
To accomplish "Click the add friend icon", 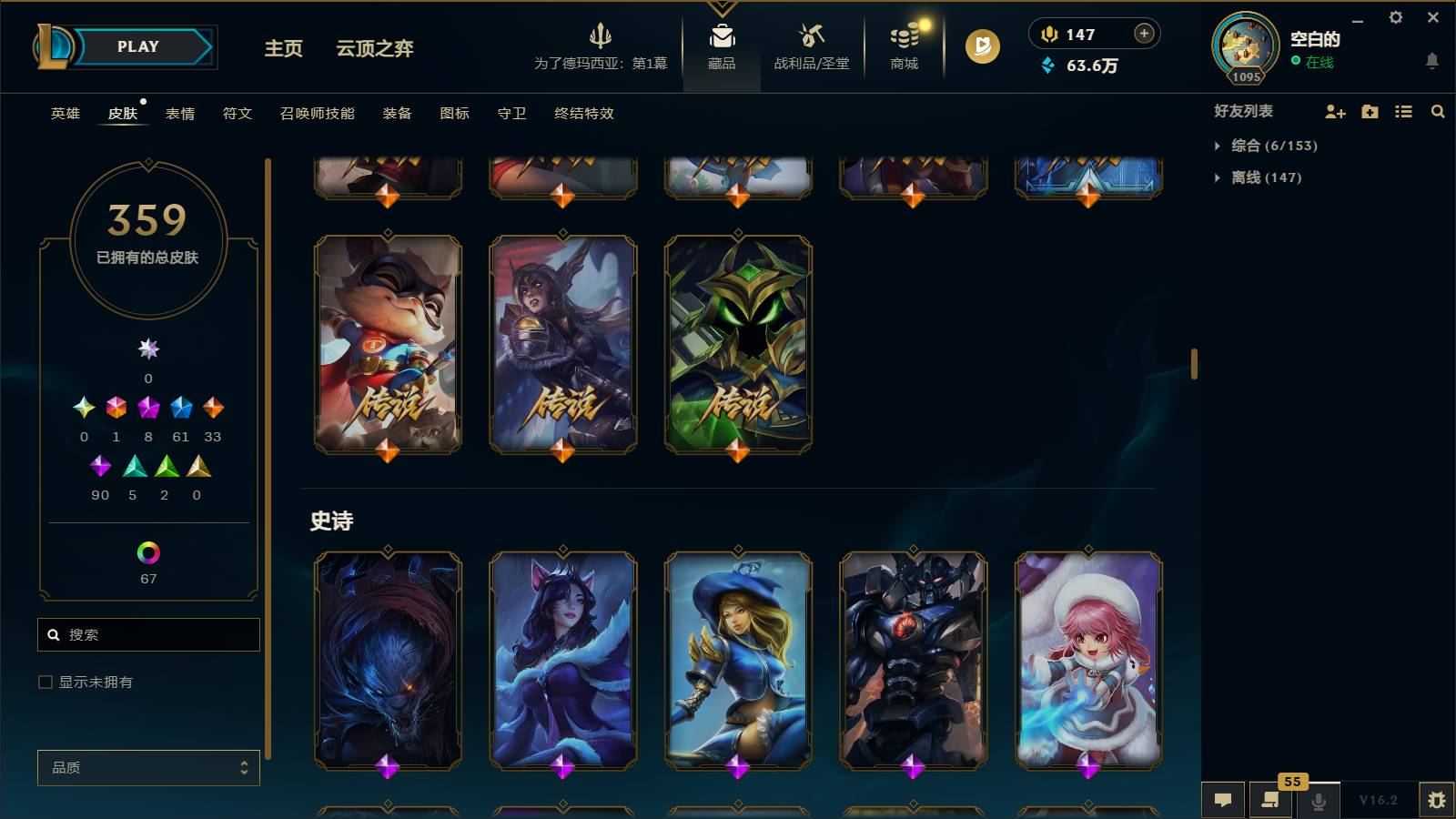I will [1335, 111].
